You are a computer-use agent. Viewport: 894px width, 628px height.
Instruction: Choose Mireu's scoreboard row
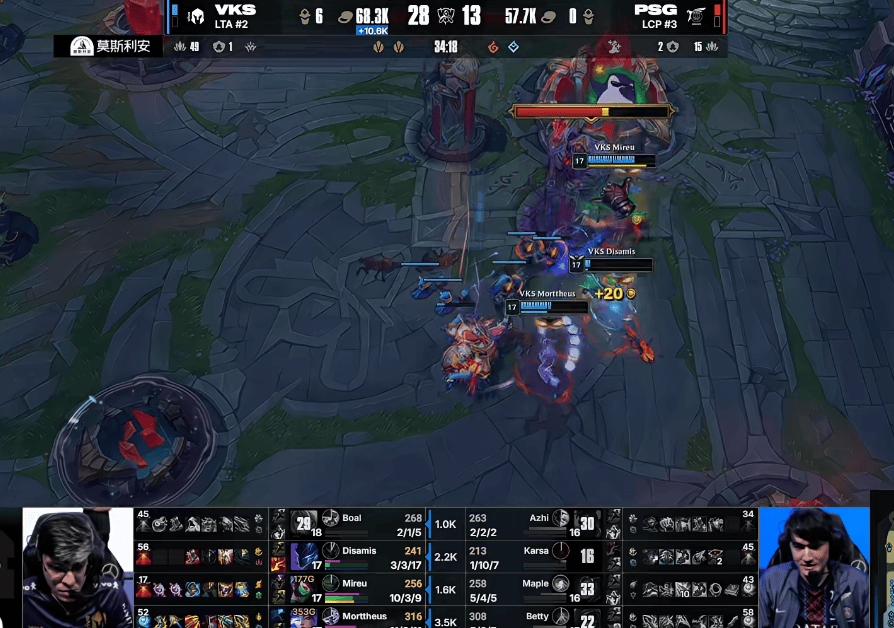coord(354,583)
